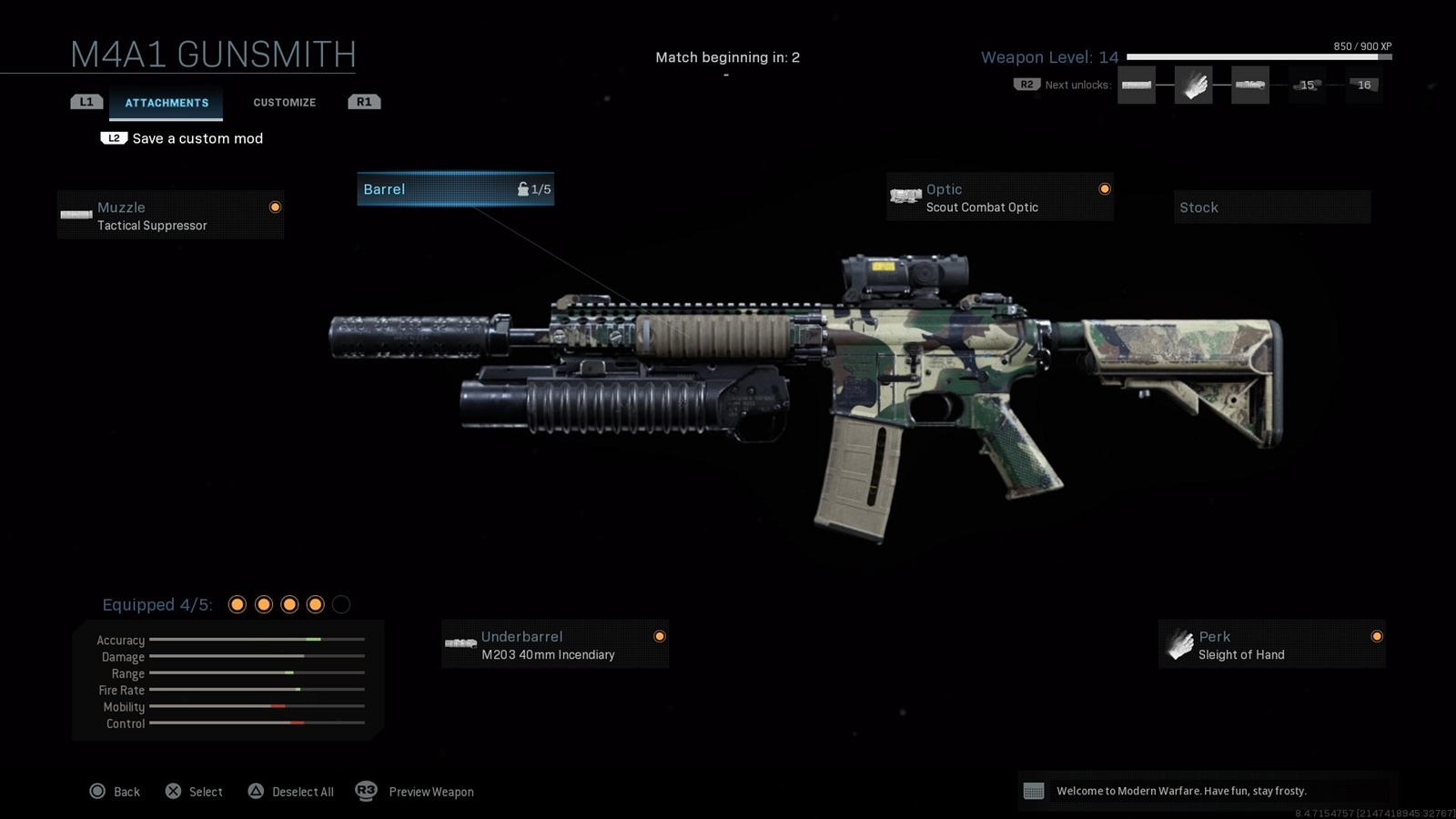Open the Customize tab
This screenshot has height=819, width=1456.
point(284,103)
